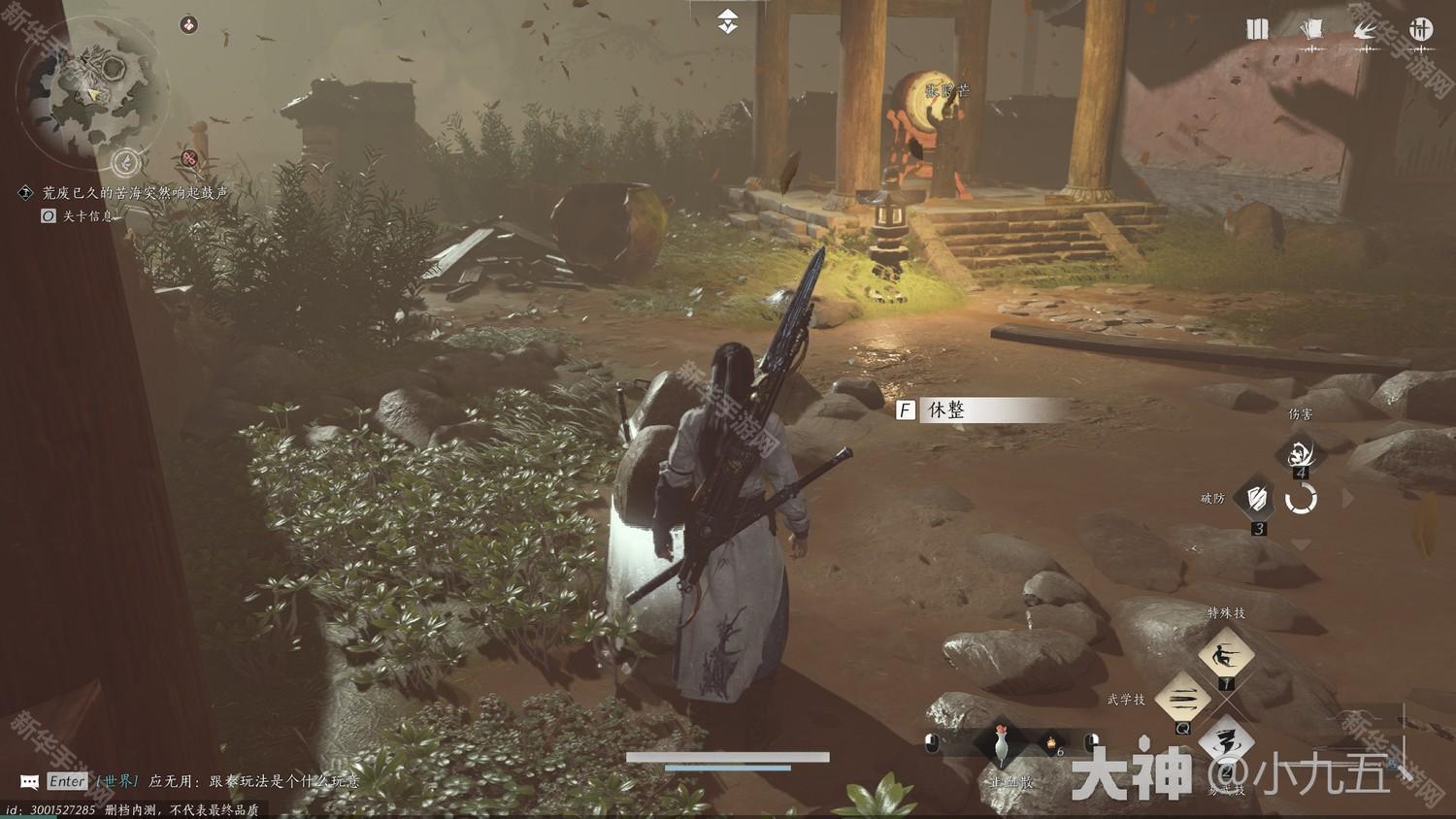This screenshot has height=819, width=1456.
Task: Use the 止血散 healing item
Action: coord(1002,745)
